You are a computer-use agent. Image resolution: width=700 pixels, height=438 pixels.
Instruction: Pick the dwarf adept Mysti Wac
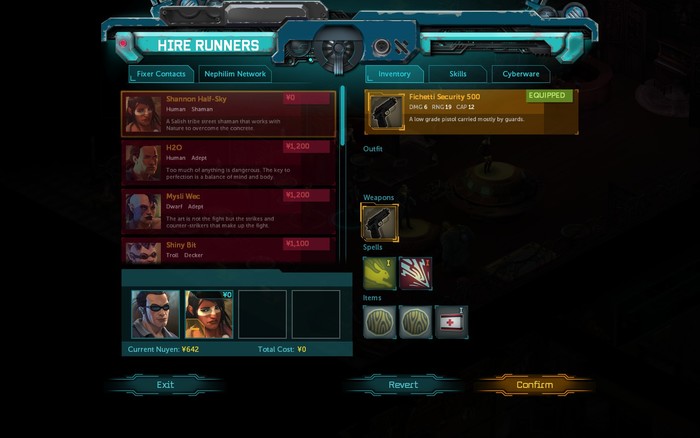(x=228, y=210)
